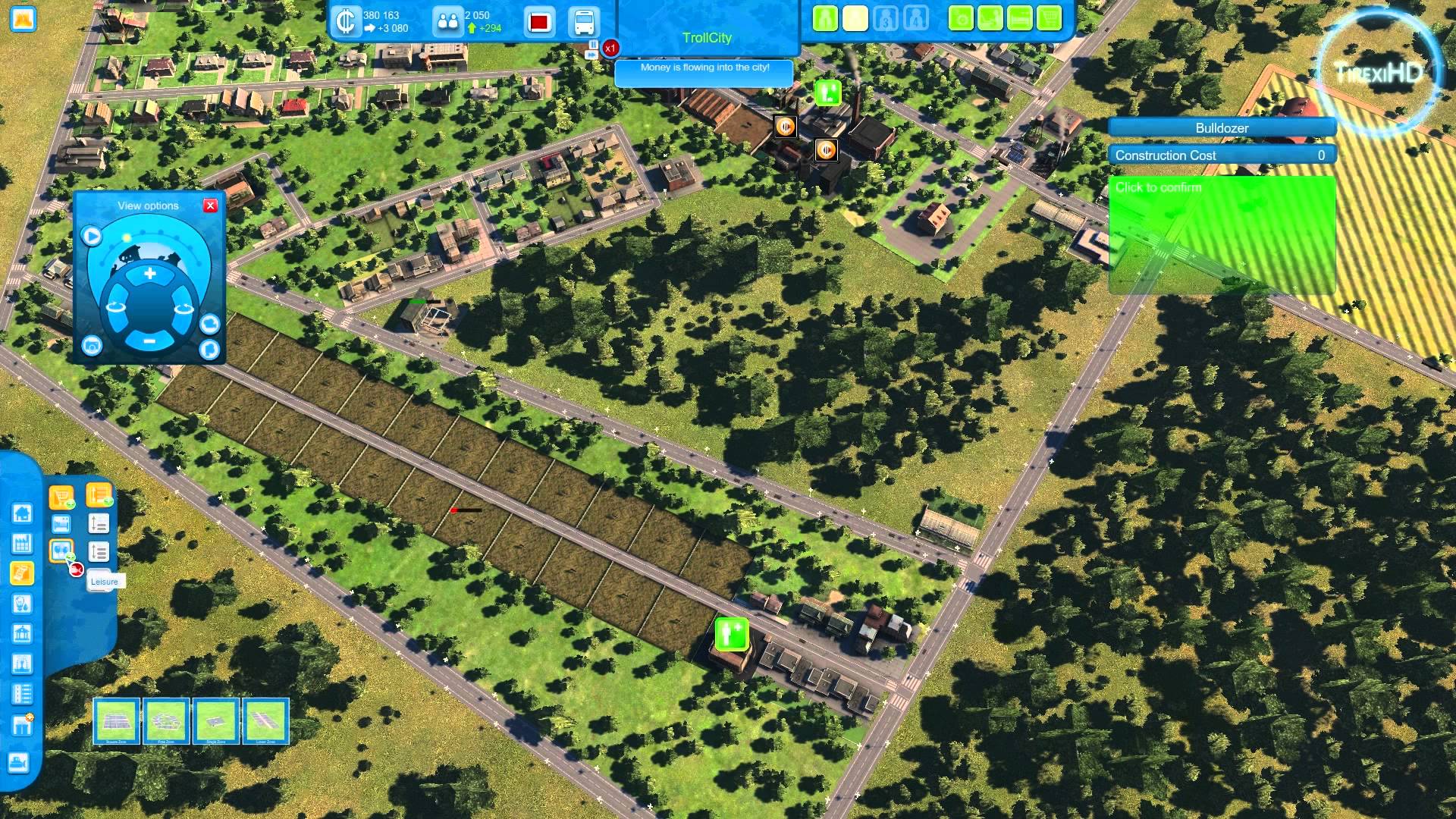Click the utilities lightbulb icon in sidebar

tap(20, 602)
